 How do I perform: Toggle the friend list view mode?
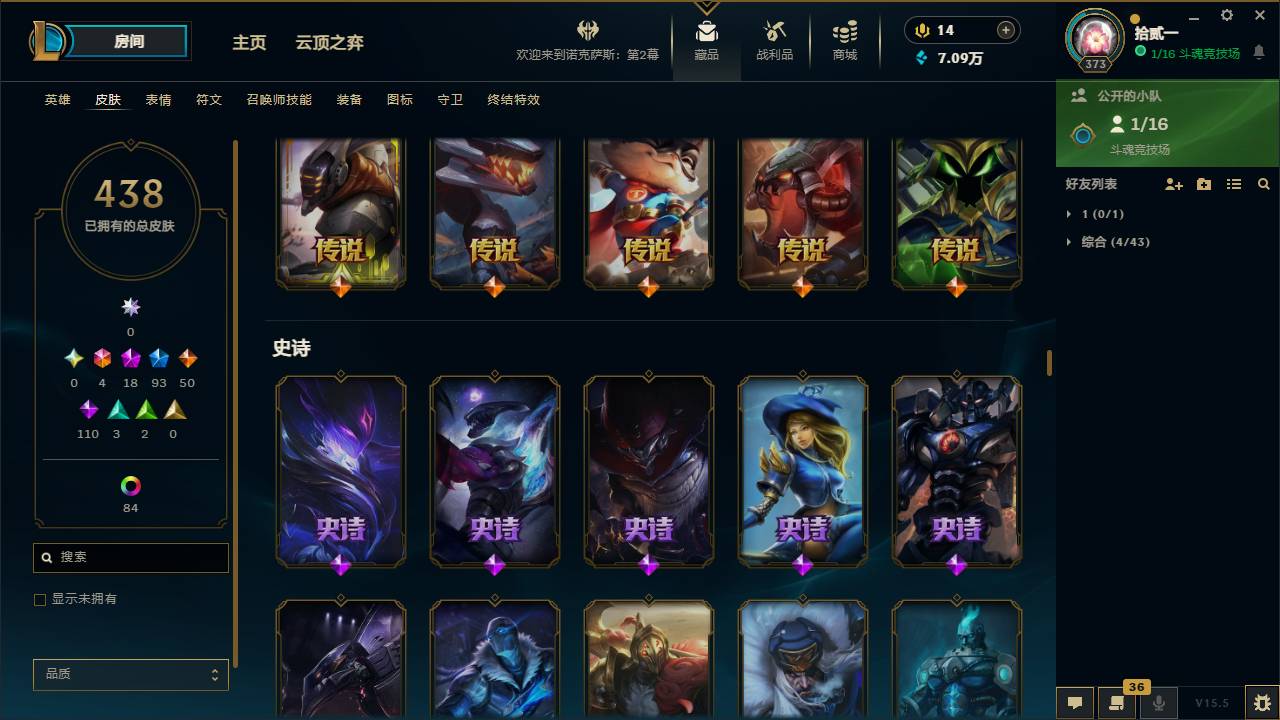click(1233, 184)
